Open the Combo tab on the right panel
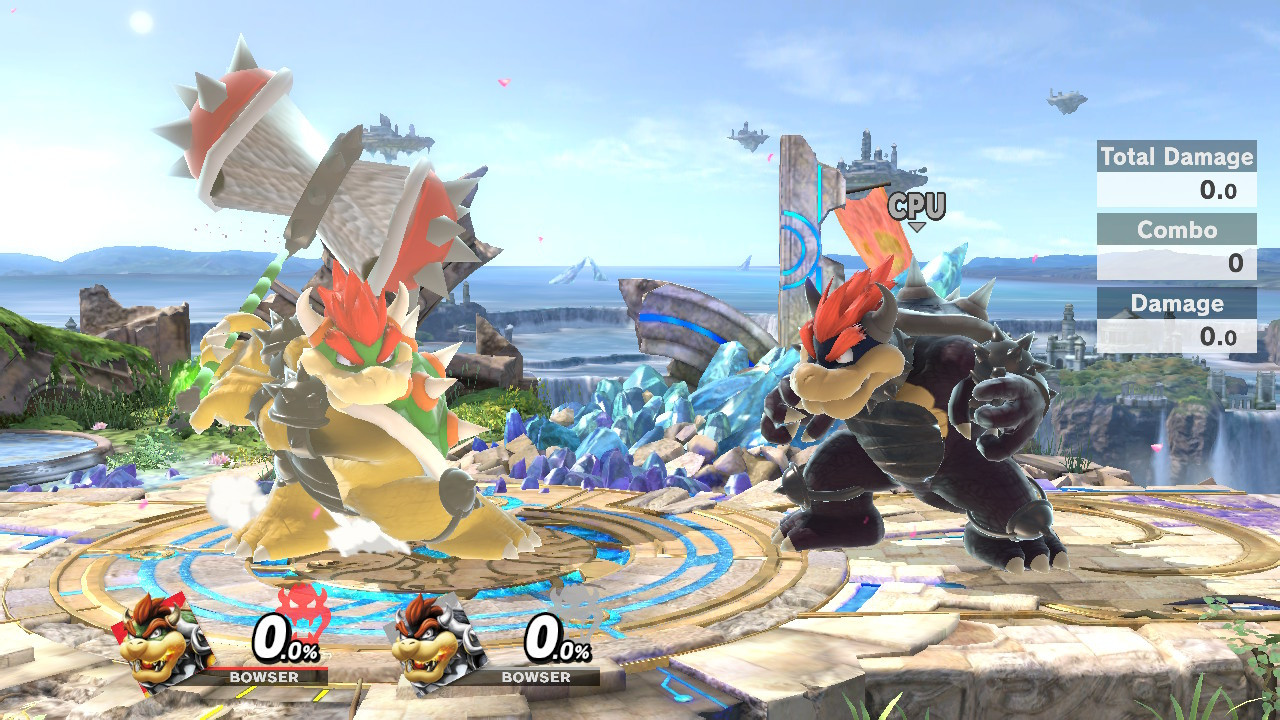 tap(1176, 231)
